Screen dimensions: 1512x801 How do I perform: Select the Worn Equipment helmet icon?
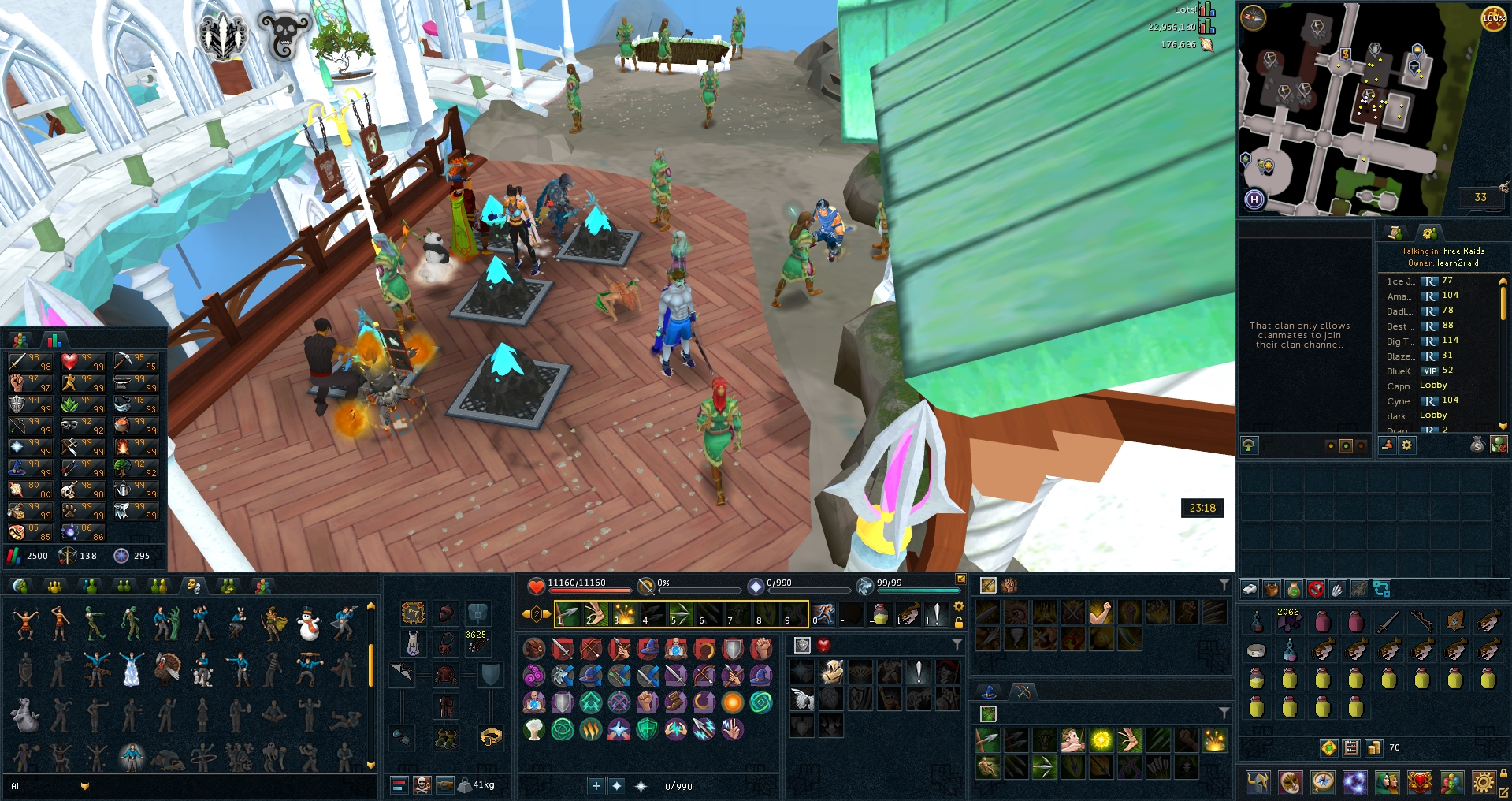(1257, 784)
